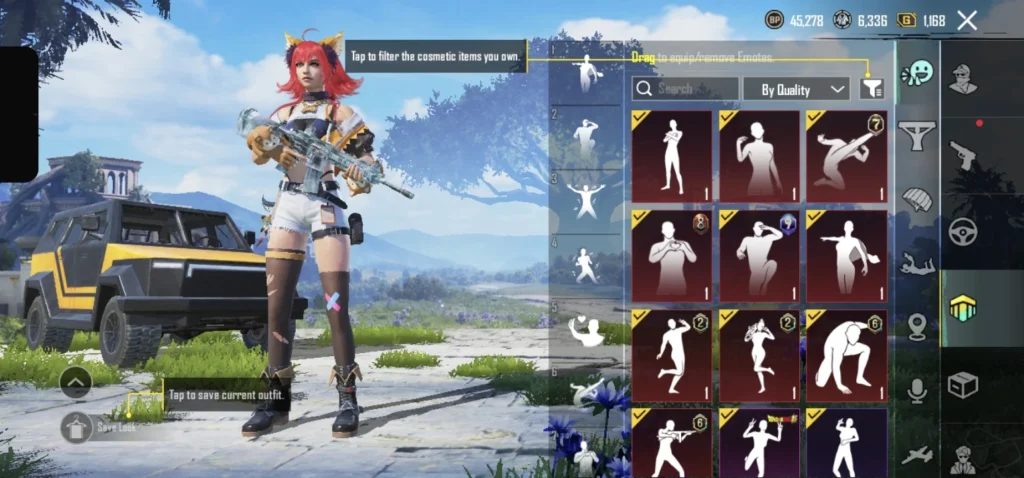Tap the Save Look hanger button
1024x478 pixels.
(x=76, y=427)
